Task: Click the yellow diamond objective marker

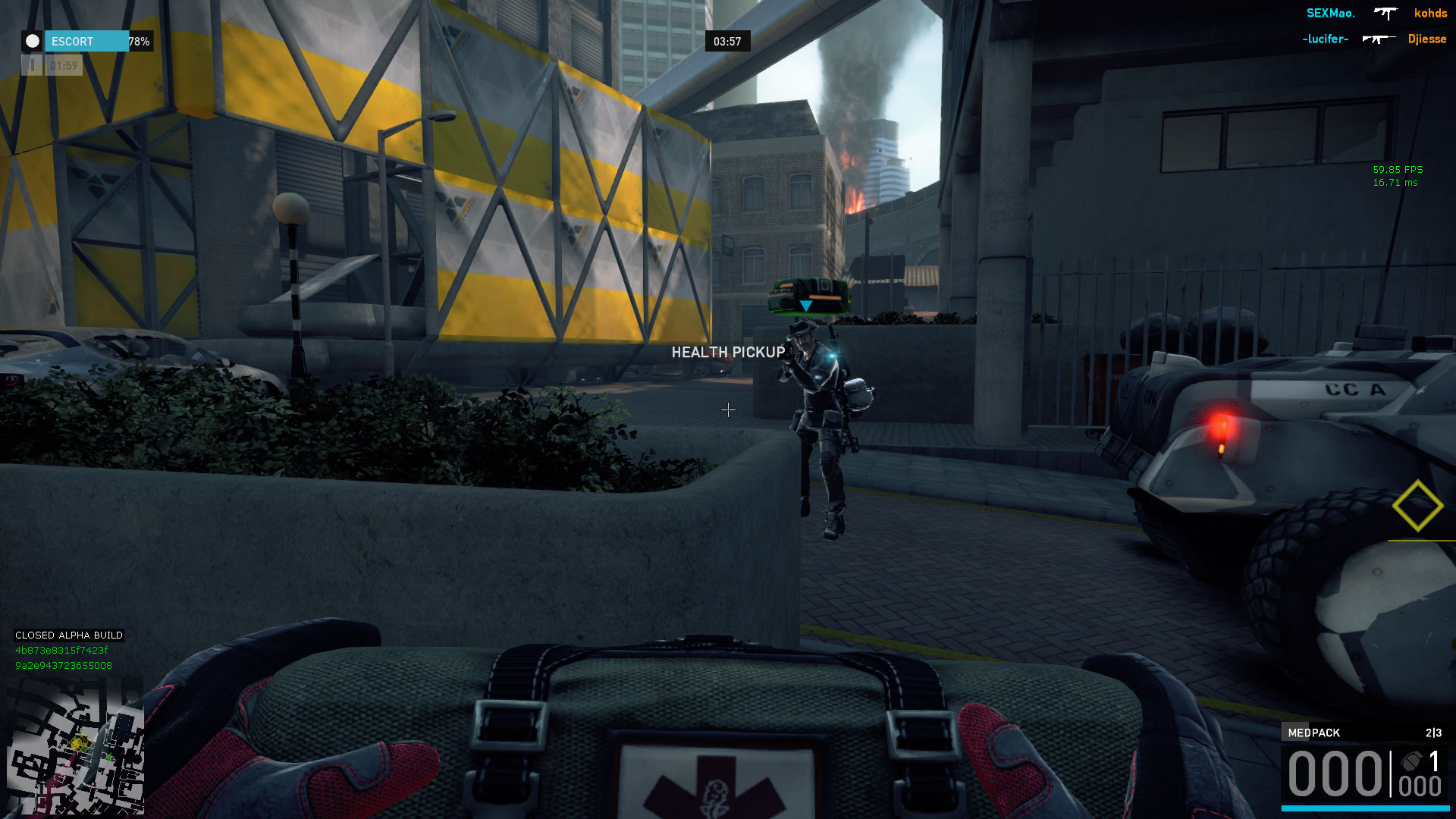Action: (x=1417, y=506)
